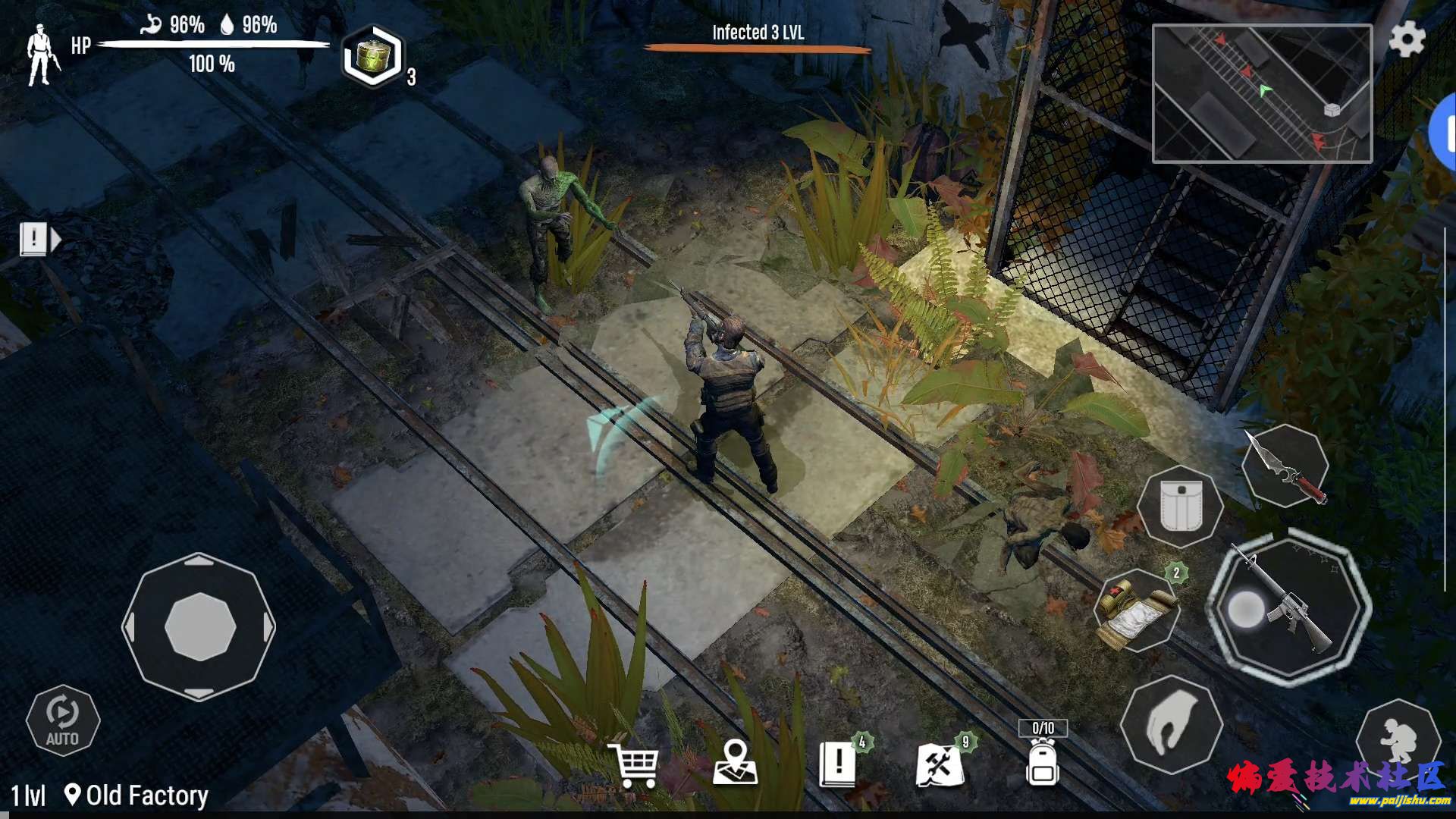The height and width of the screenshot is (819, 1456).
Task: Expand the quest tracker side panel
Action: (x=39, y=240)
